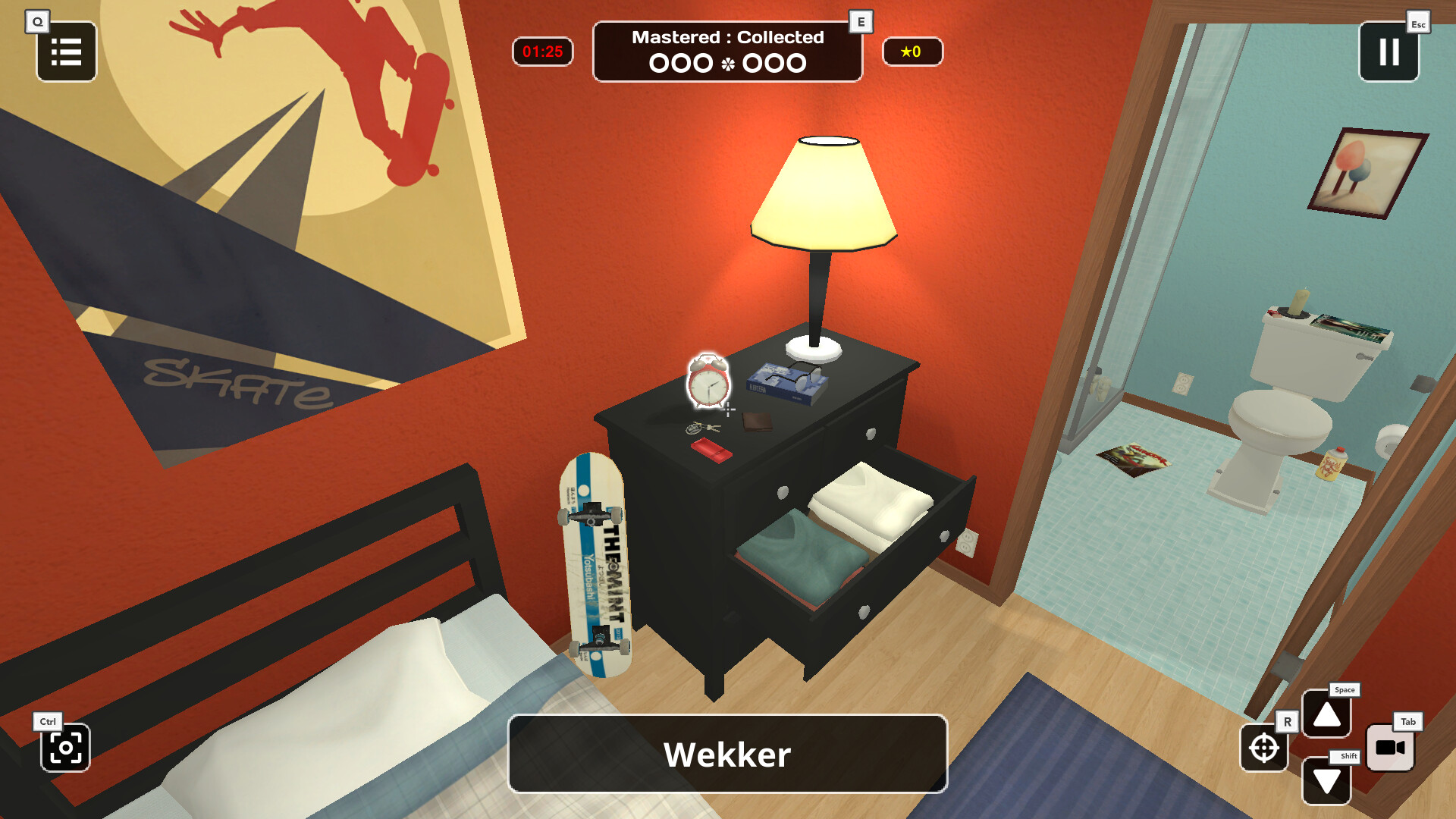
Task: Click the Wekker label banner
Action: click(x=726, y=753)
